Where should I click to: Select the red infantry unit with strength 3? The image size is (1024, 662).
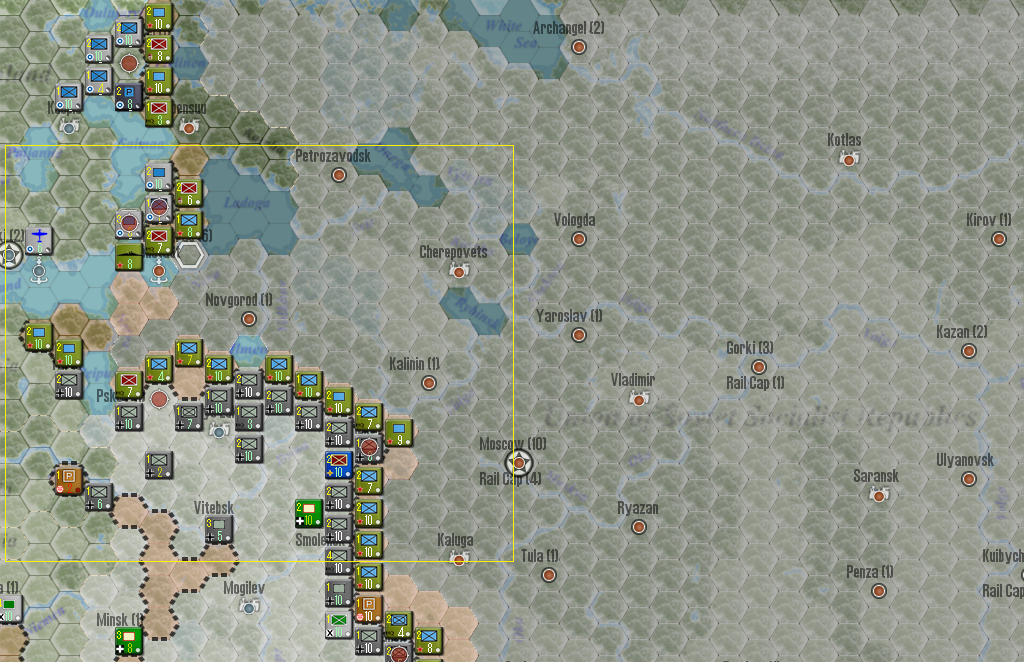[x=158, y=112]
